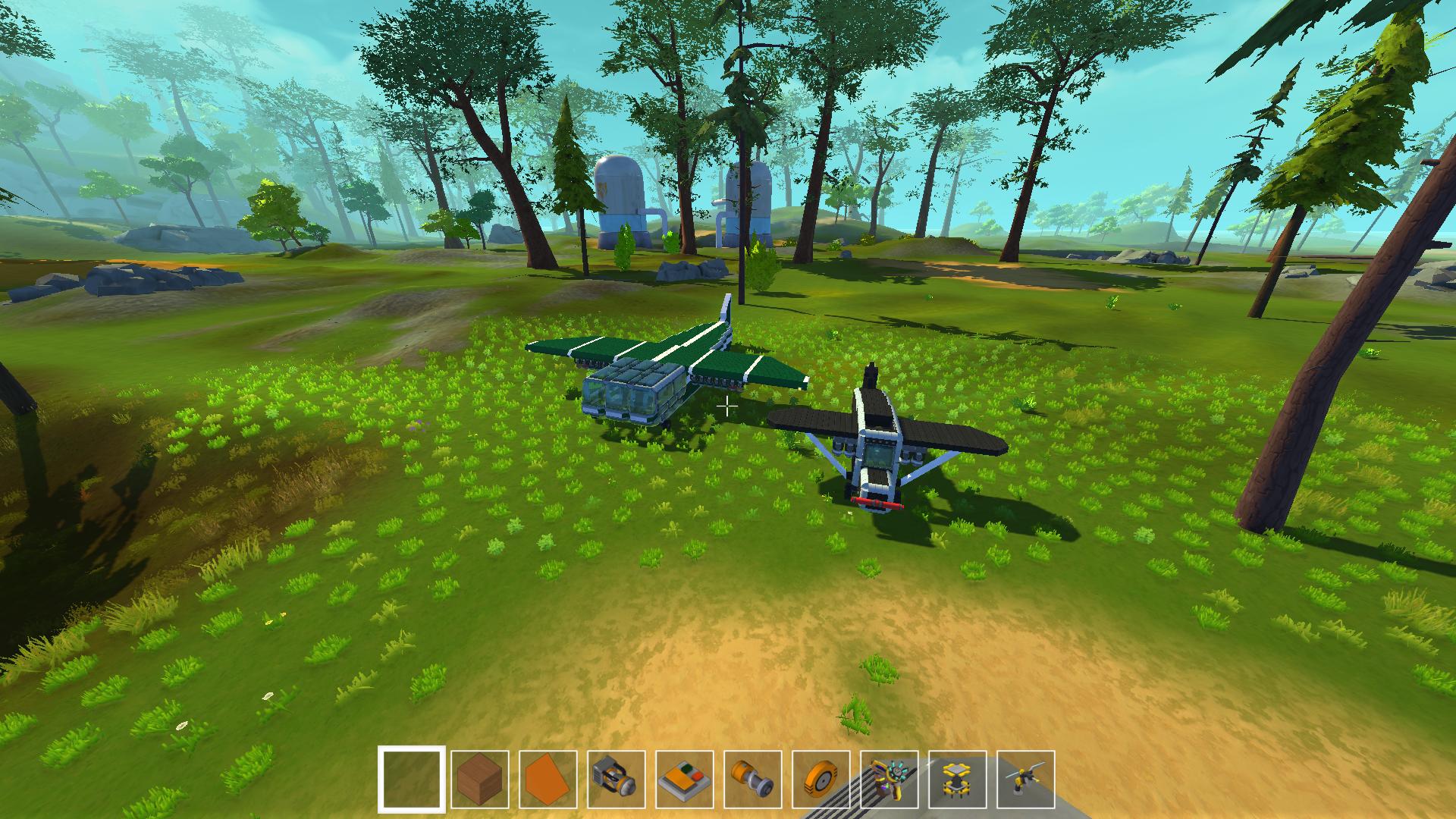Equip the yellow tool with the silver blade
This screenshot has width=1456, height=819.
pyautogui.click(x=1026, y=780)
